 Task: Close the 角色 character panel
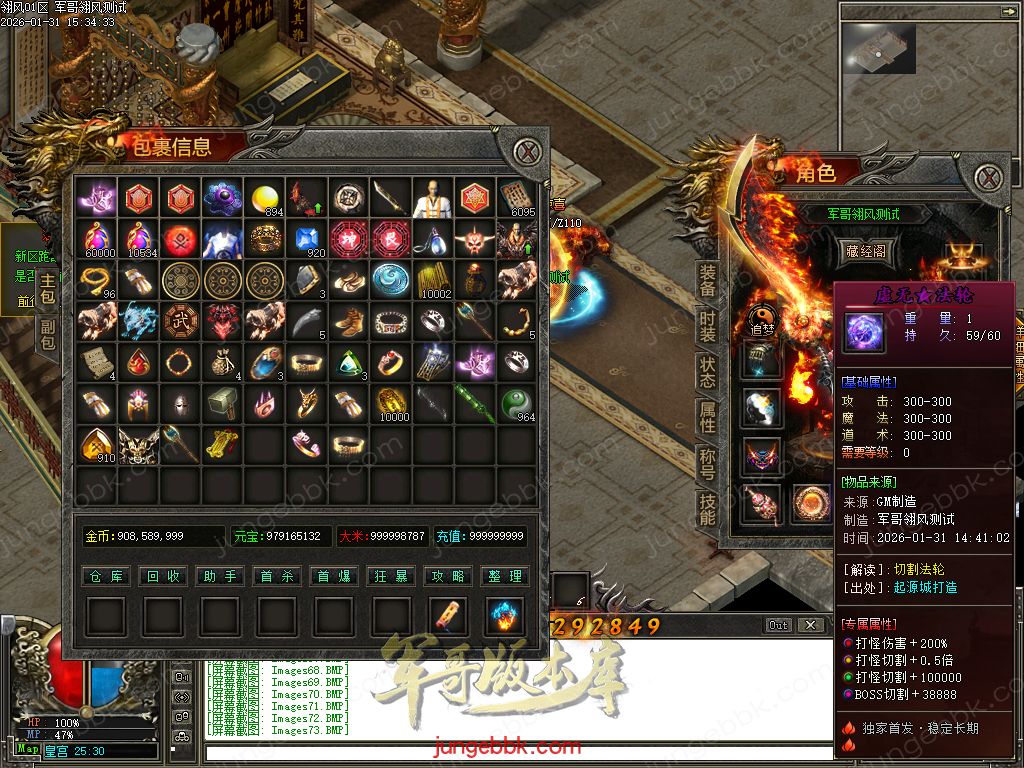[990, 179]
